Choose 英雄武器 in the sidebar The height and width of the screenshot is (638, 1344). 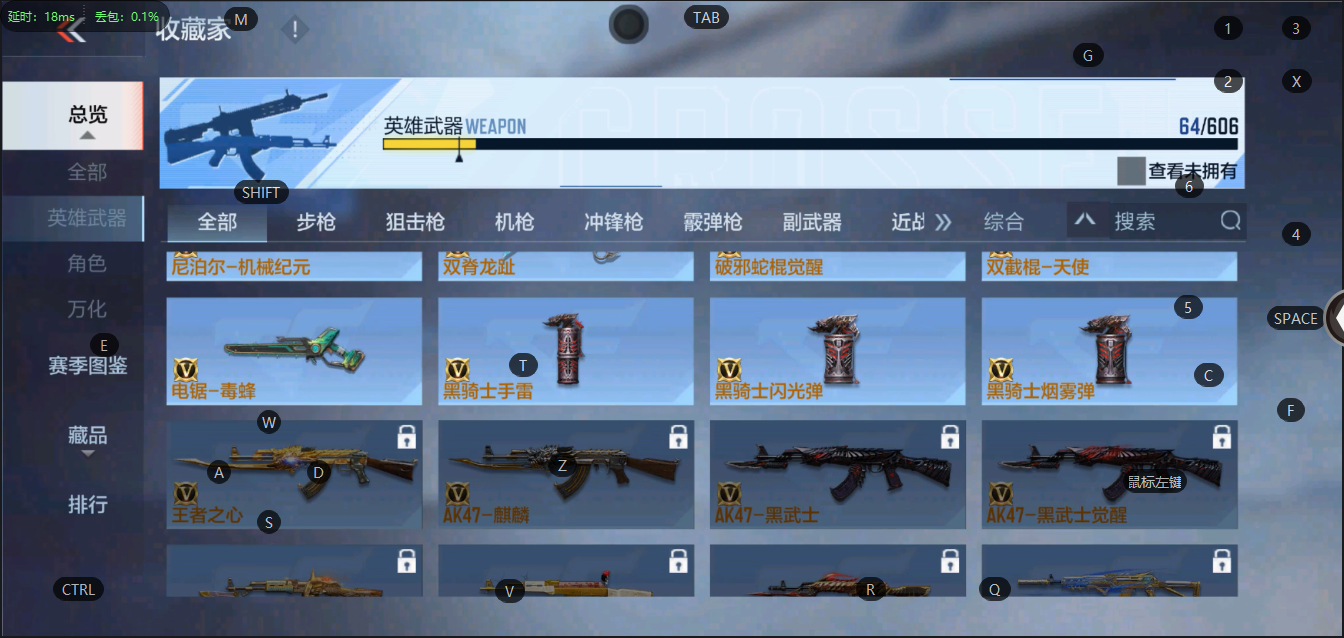87,218
